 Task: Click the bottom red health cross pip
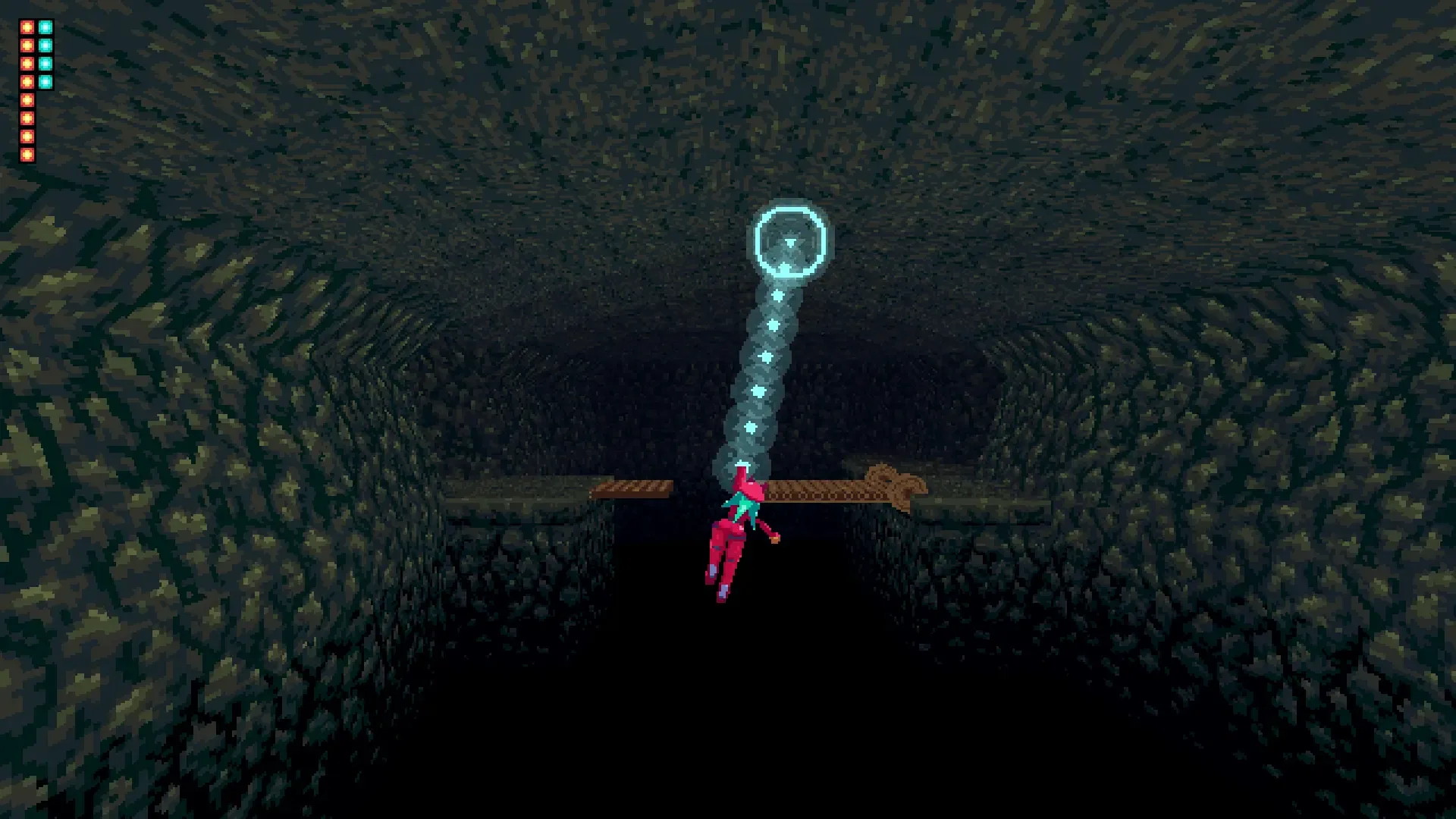coord(27,154)
